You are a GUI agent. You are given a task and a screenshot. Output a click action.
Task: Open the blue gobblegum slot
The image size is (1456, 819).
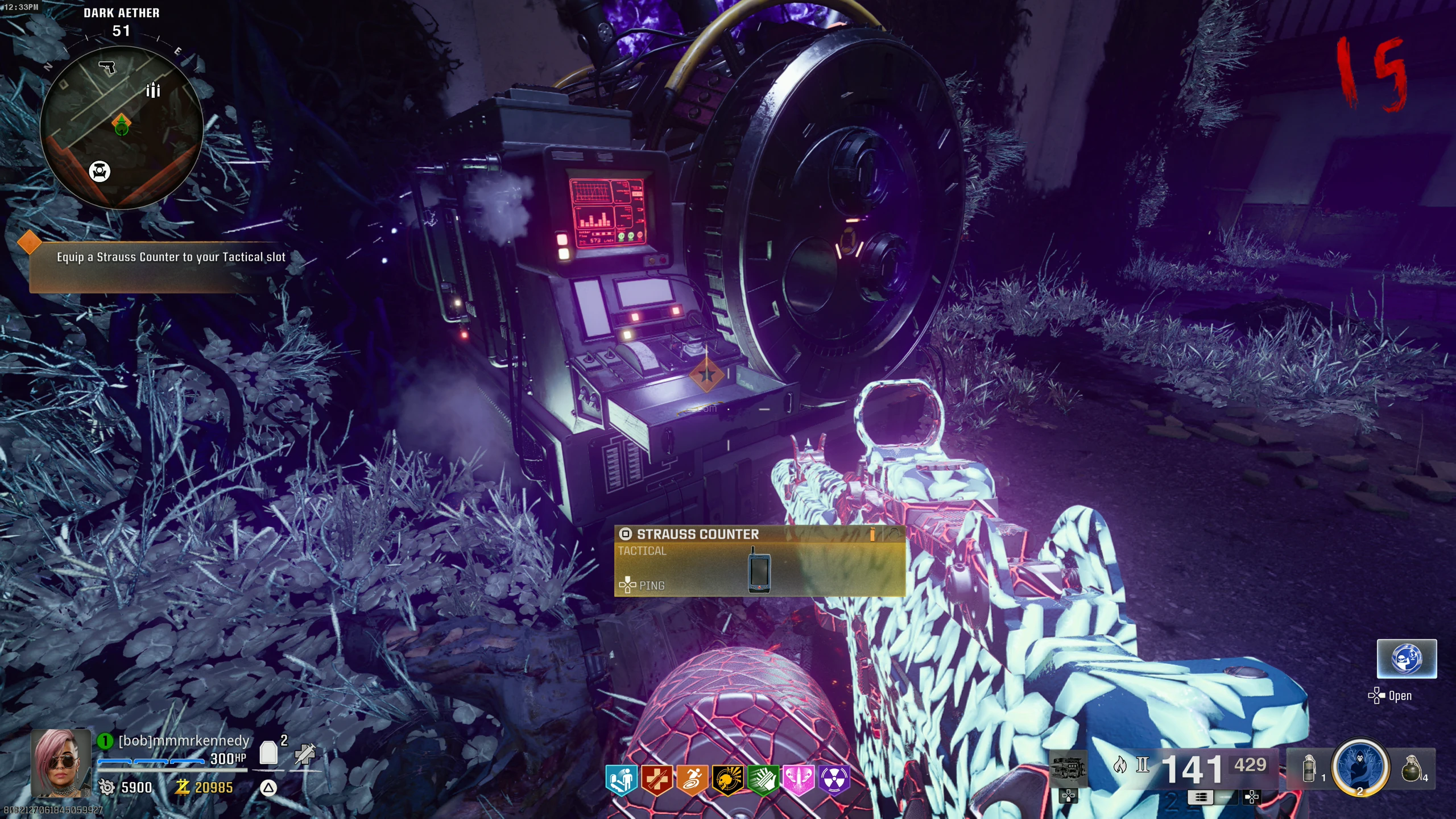tap(1406, 659)
